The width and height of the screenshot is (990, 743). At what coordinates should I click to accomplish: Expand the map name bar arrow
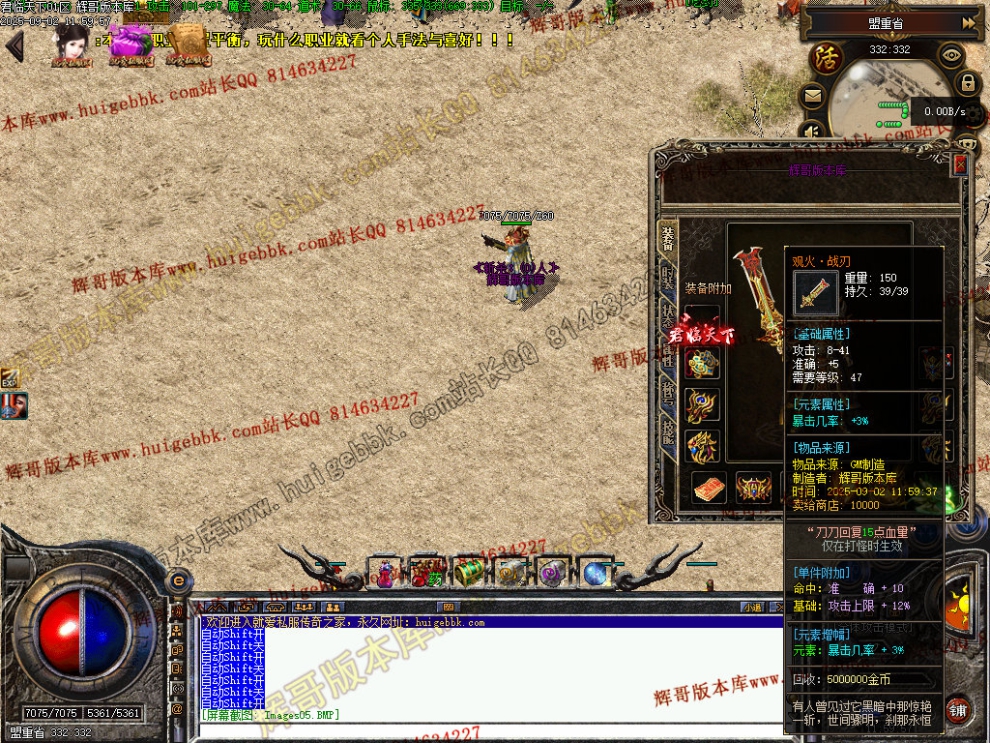968,22
